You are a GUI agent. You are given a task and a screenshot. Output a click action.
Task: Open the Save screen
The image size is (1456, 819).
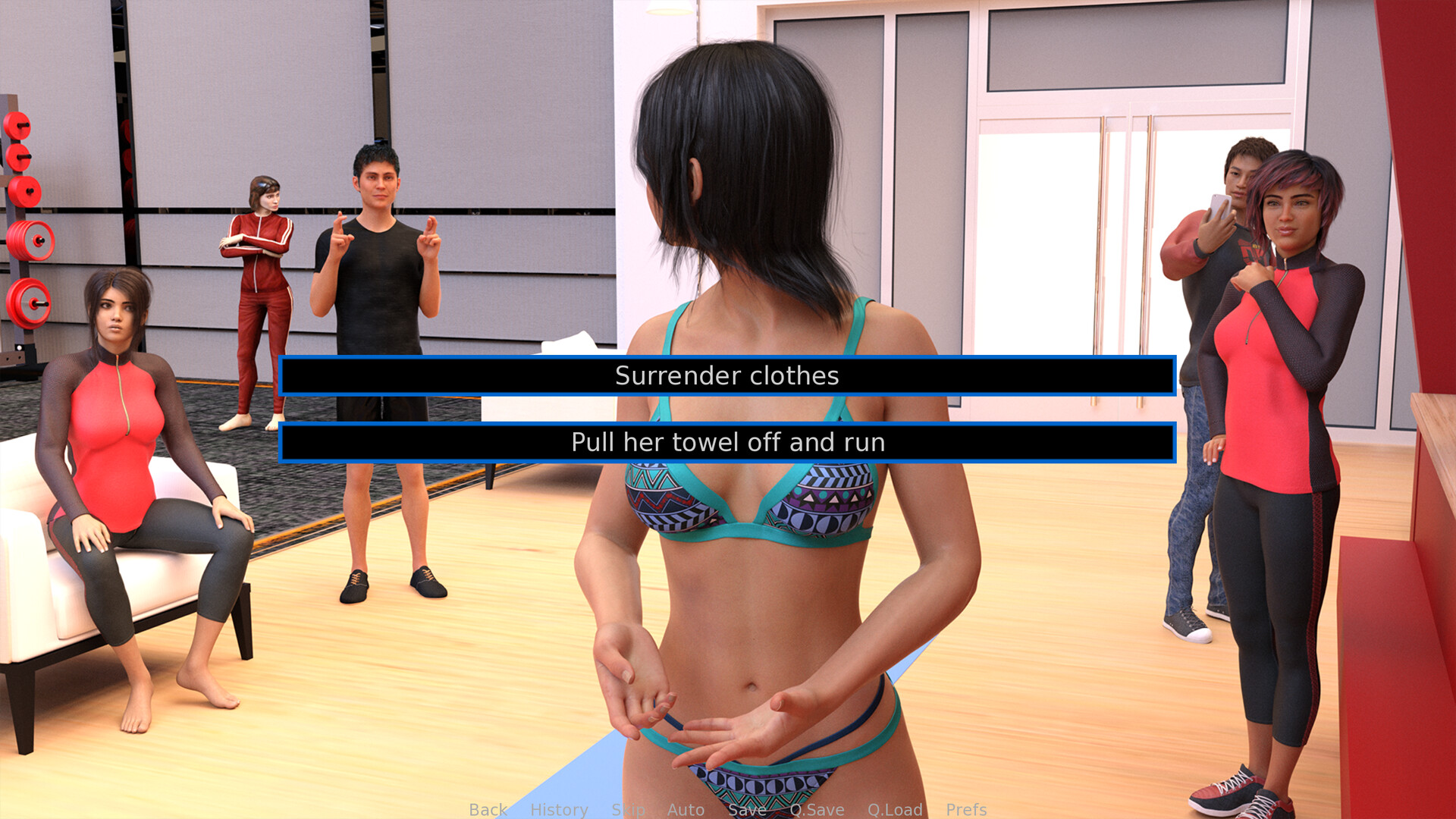click(x=746, y=809)
